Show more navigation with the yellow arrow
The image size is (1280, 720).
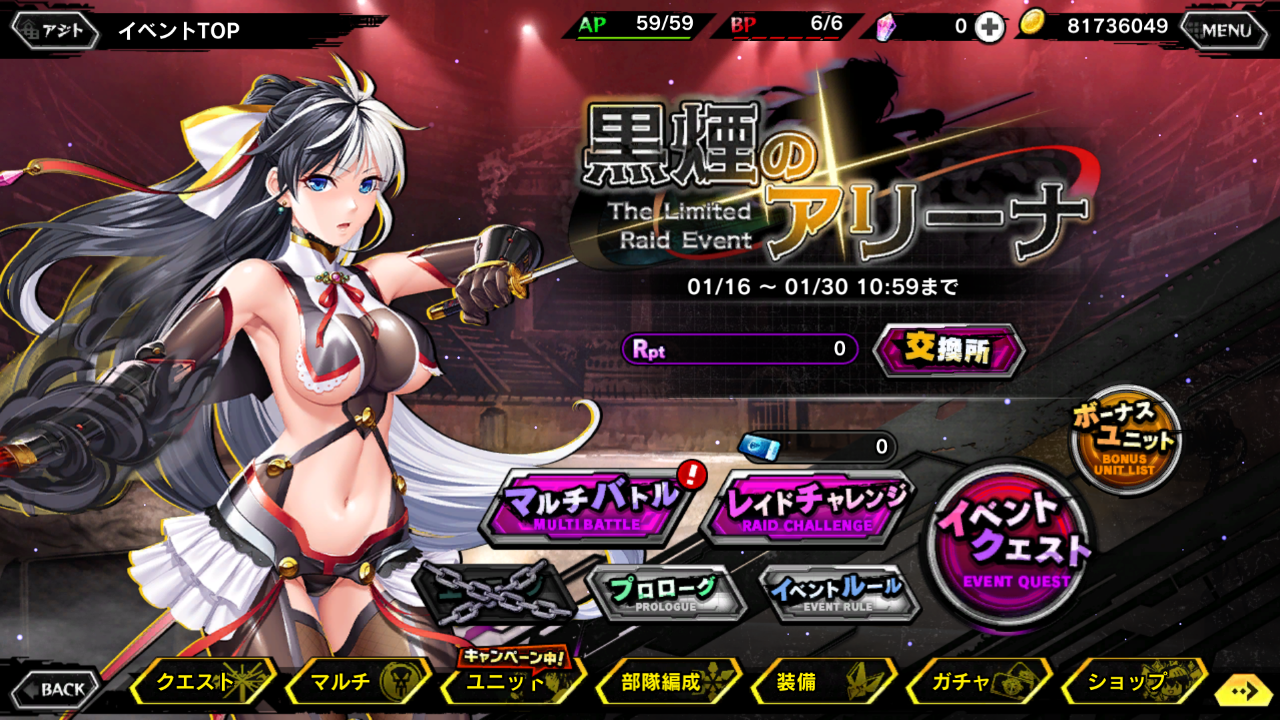coord(1245,690)
